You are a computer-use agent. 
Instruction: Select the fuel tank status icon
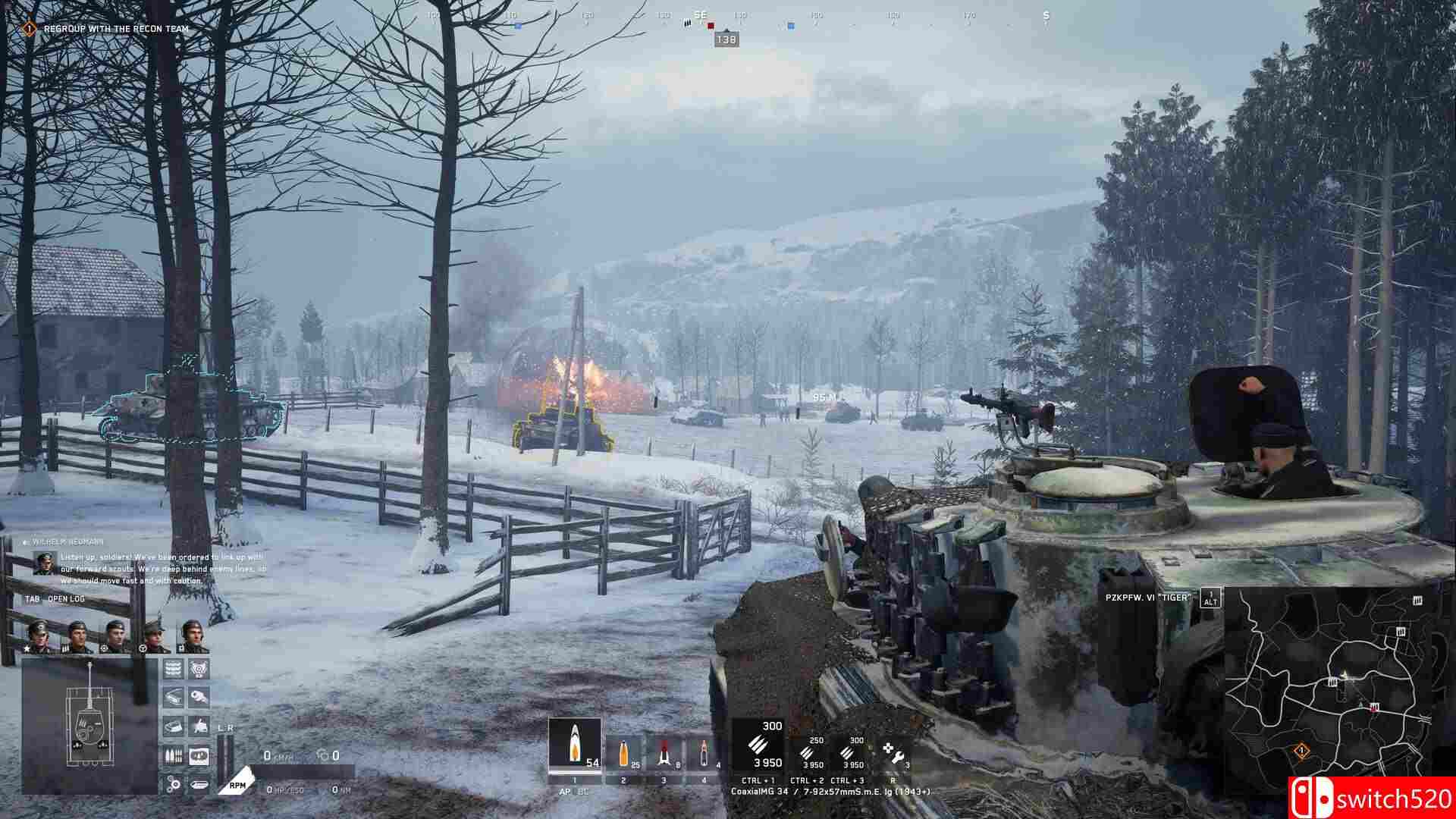coord(199,784)
